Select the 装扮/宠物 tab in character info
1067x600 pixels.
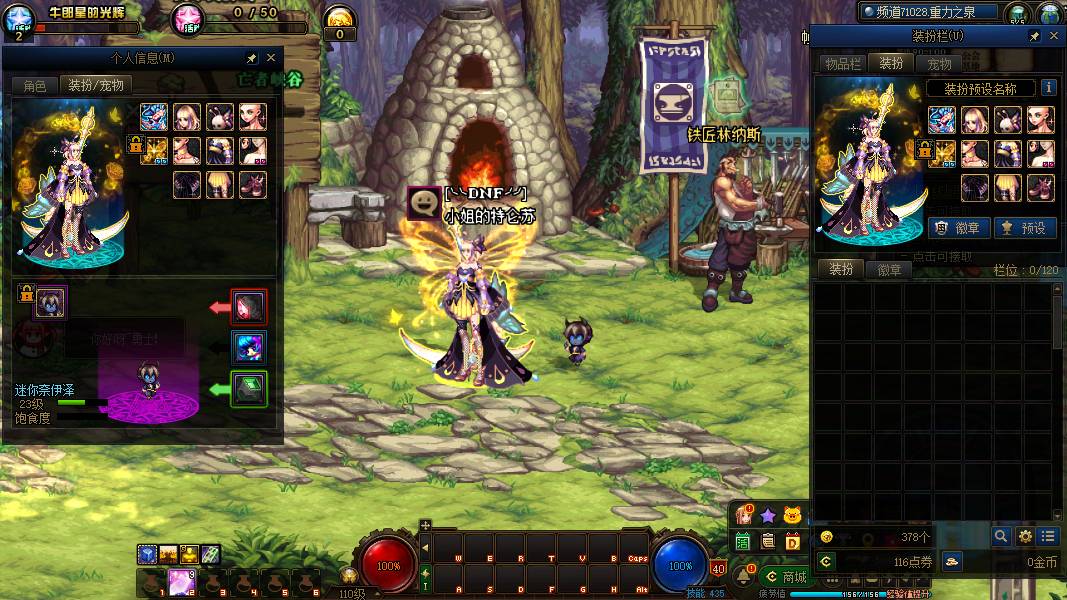[95, 86]
